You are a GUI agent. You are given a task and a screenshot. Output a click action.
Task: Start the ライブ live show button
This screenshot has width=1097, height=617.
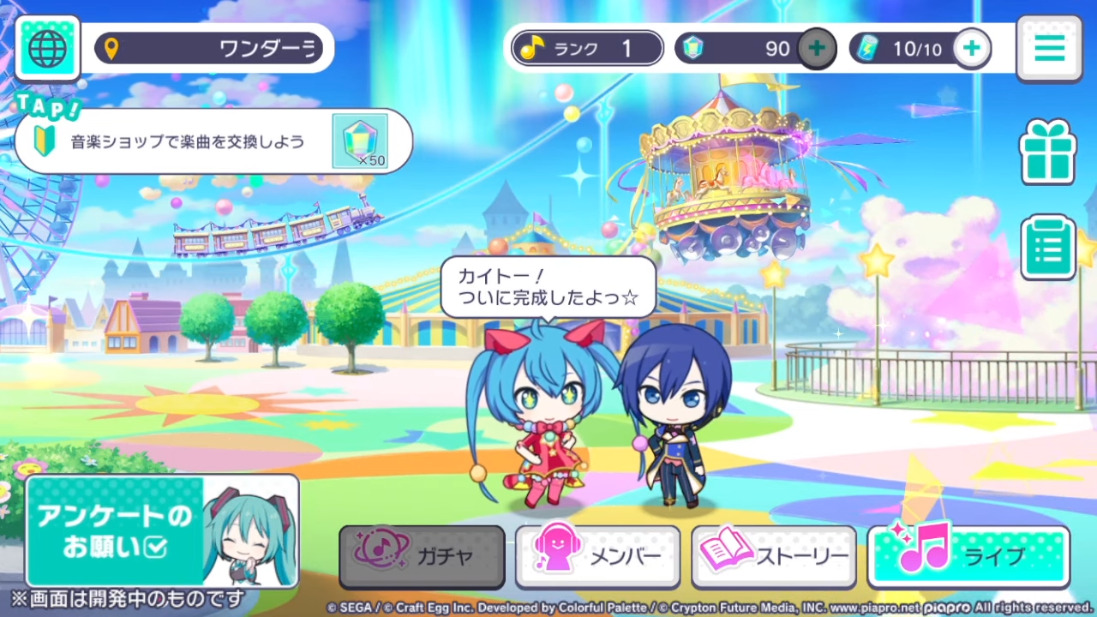pyautogui.click(x=968, y=556)
